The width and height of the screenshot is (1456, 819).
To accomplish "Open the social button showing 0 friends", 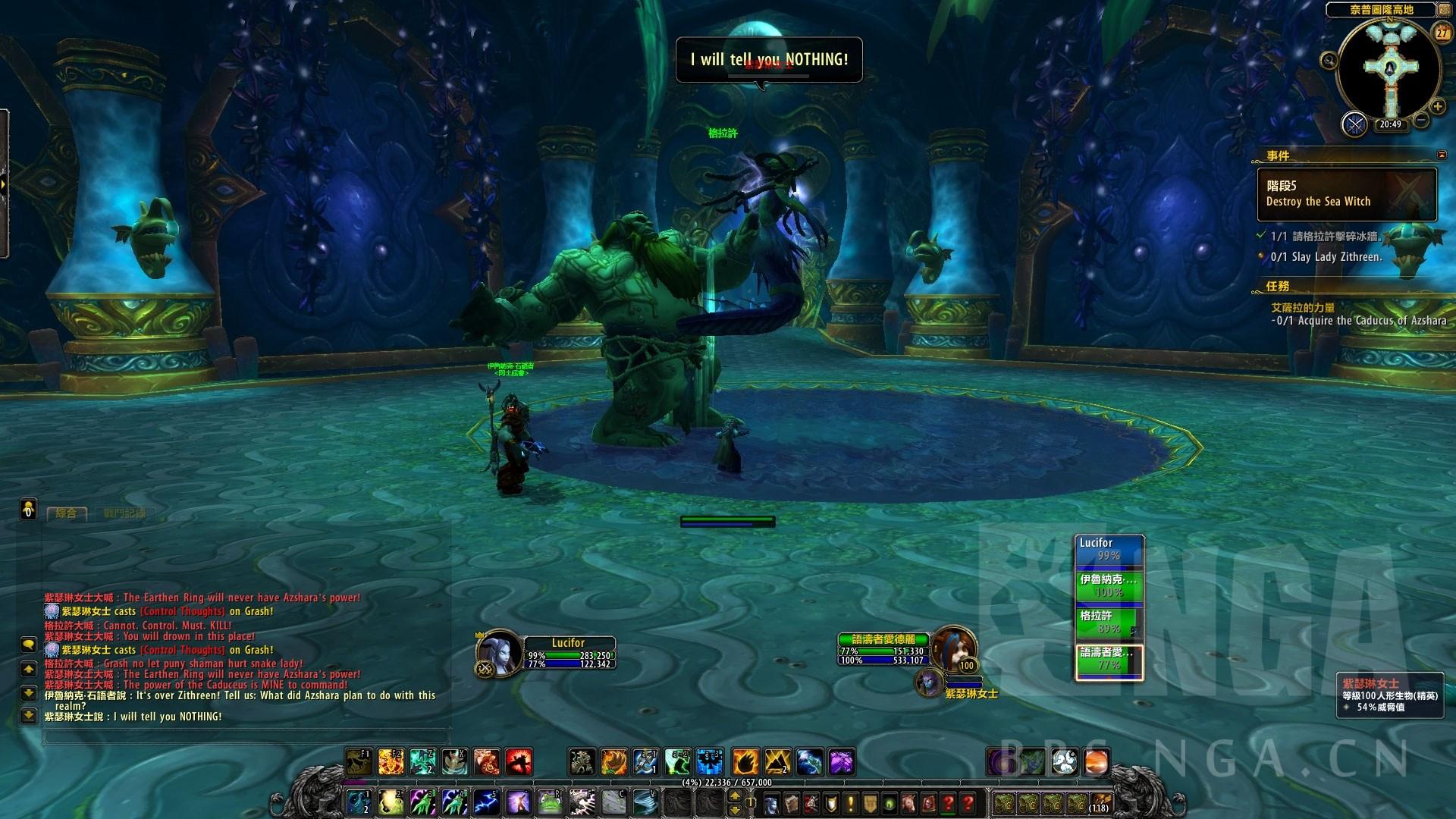I will 28,508.
